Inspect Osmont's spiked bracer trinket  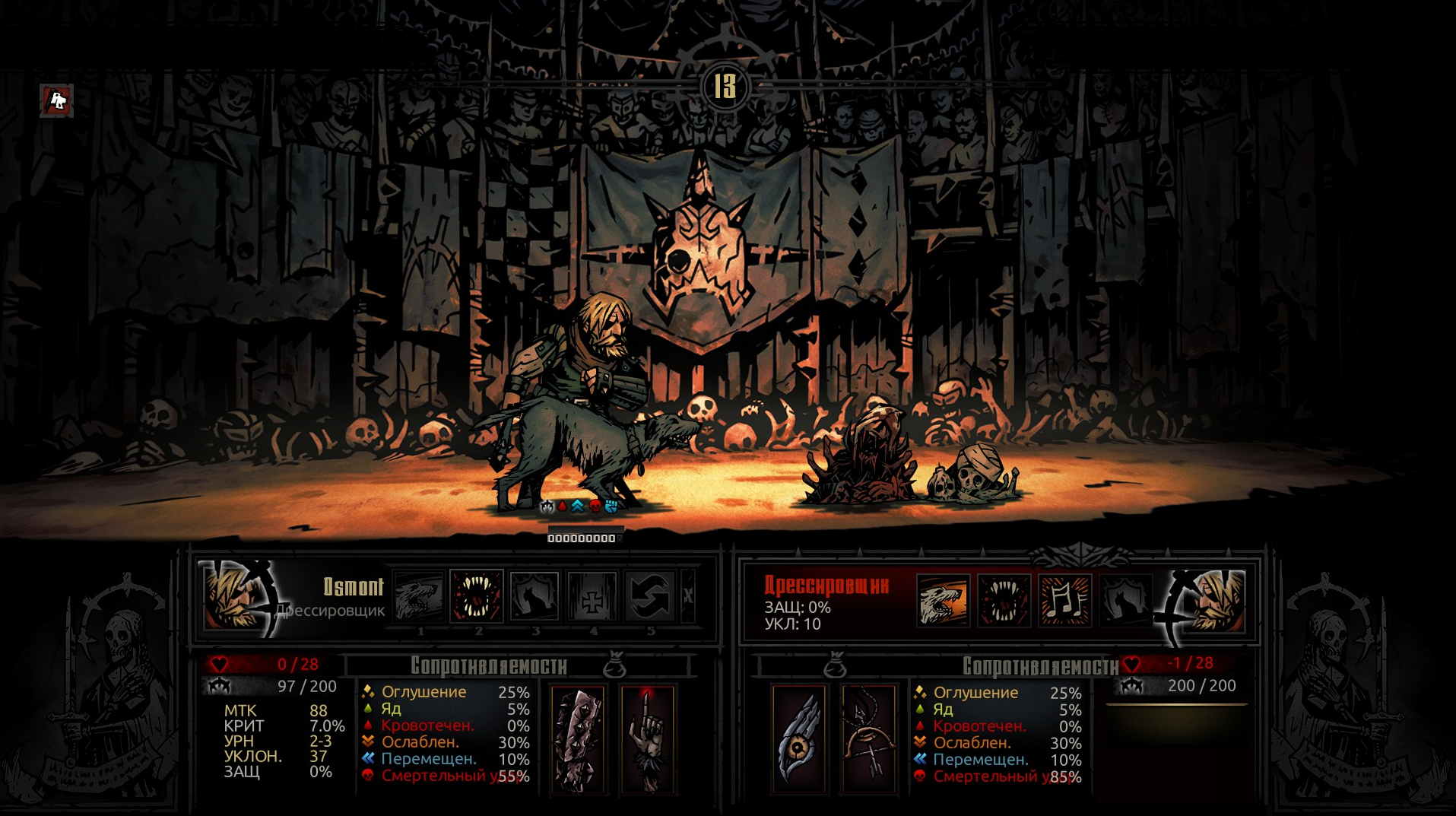578,740
